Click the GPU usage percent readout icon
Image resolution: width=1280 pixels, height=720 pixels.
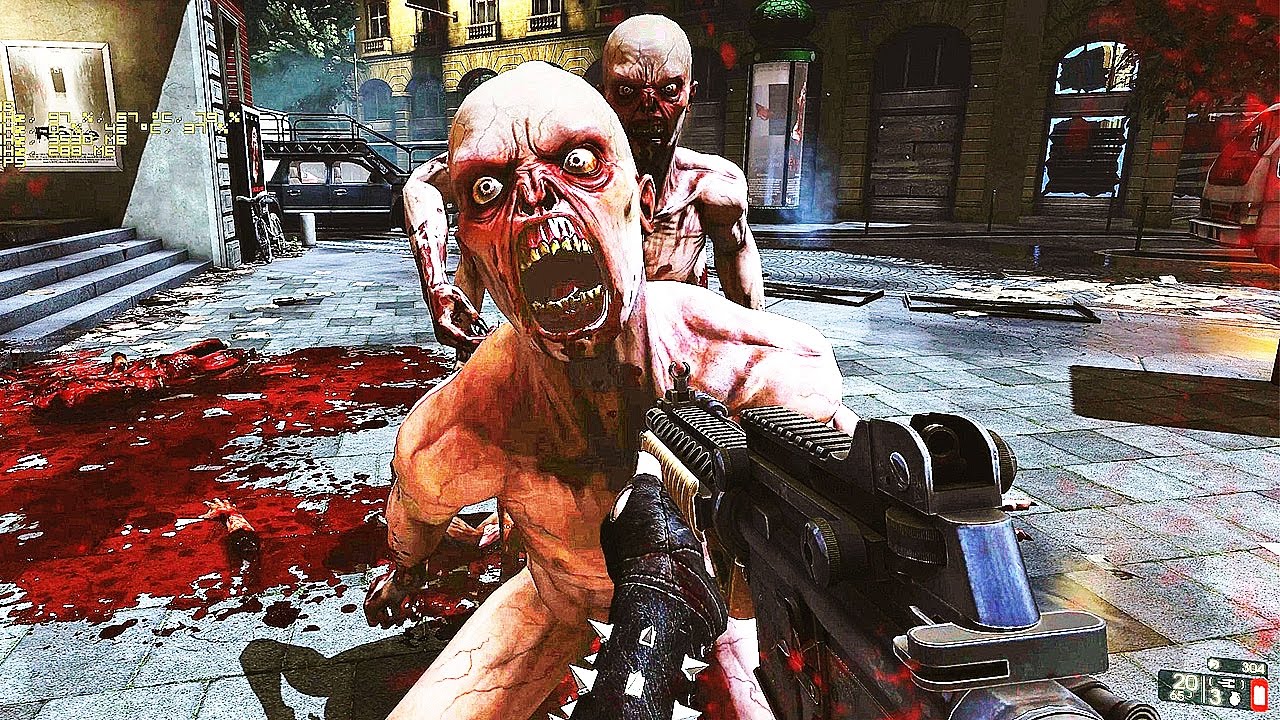pos(55,116)
